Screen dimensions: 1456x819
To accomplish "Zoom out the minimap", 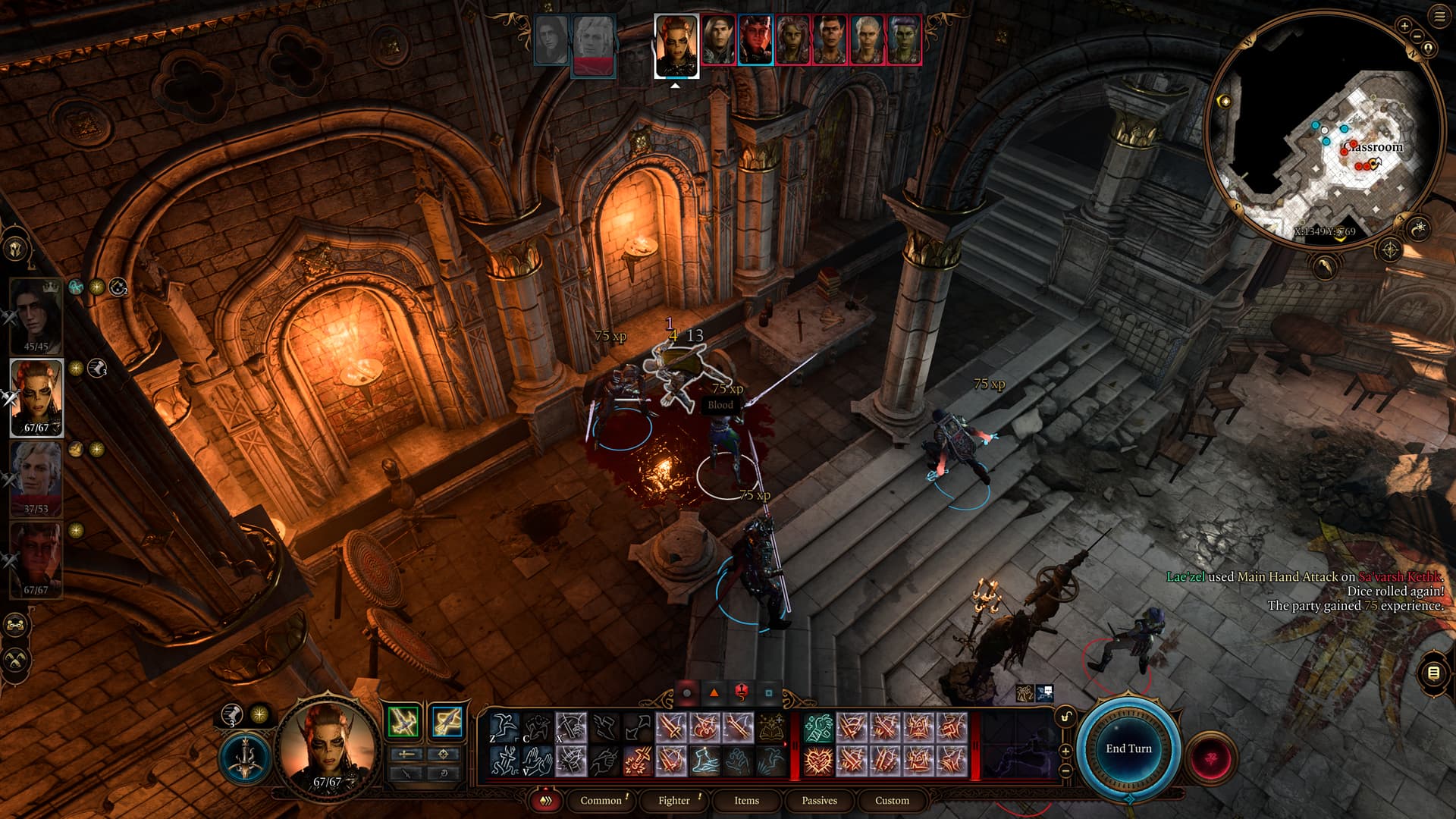I will (1417, 36).
